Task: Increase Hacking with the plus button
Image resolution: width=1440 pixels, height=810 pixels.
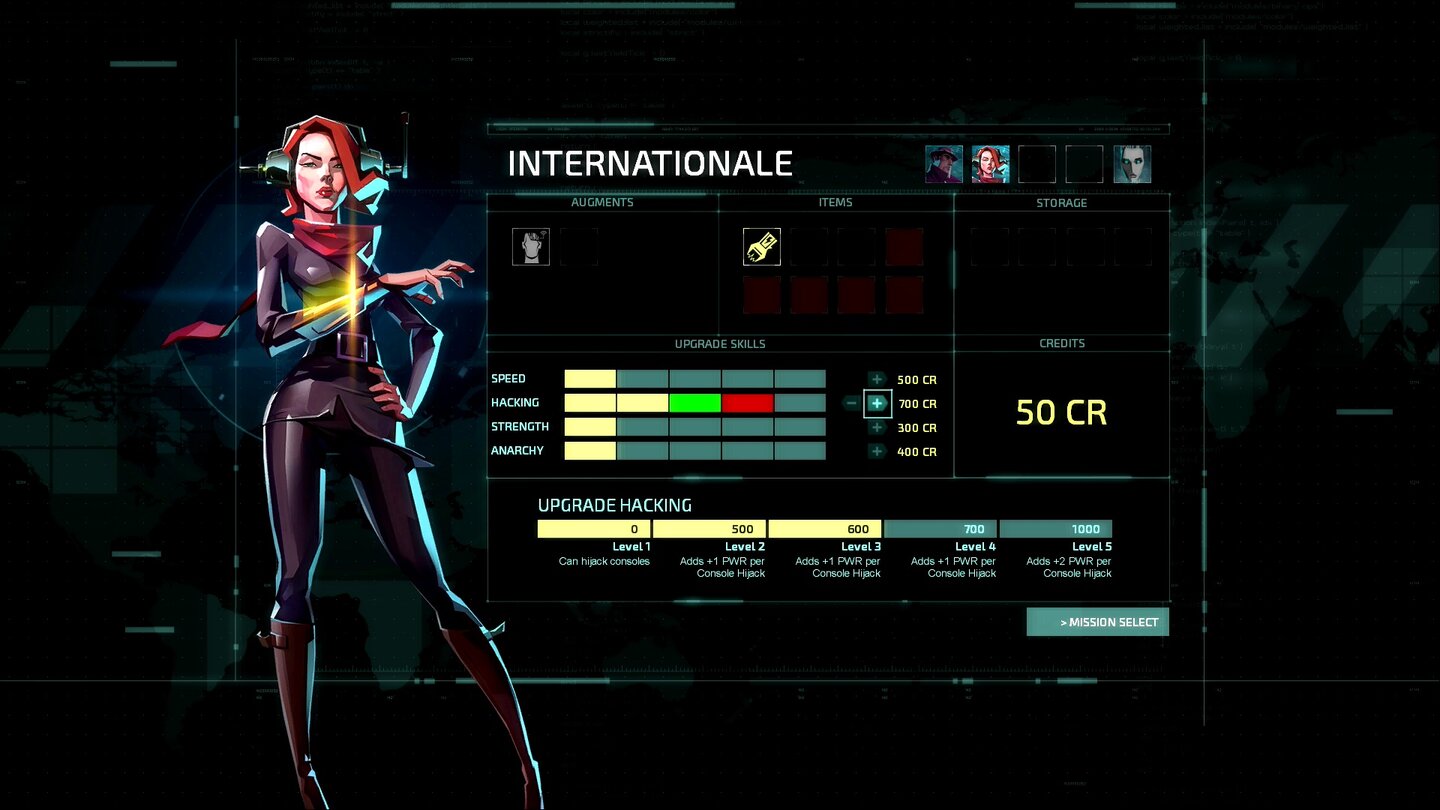Action: coord(877,403)
